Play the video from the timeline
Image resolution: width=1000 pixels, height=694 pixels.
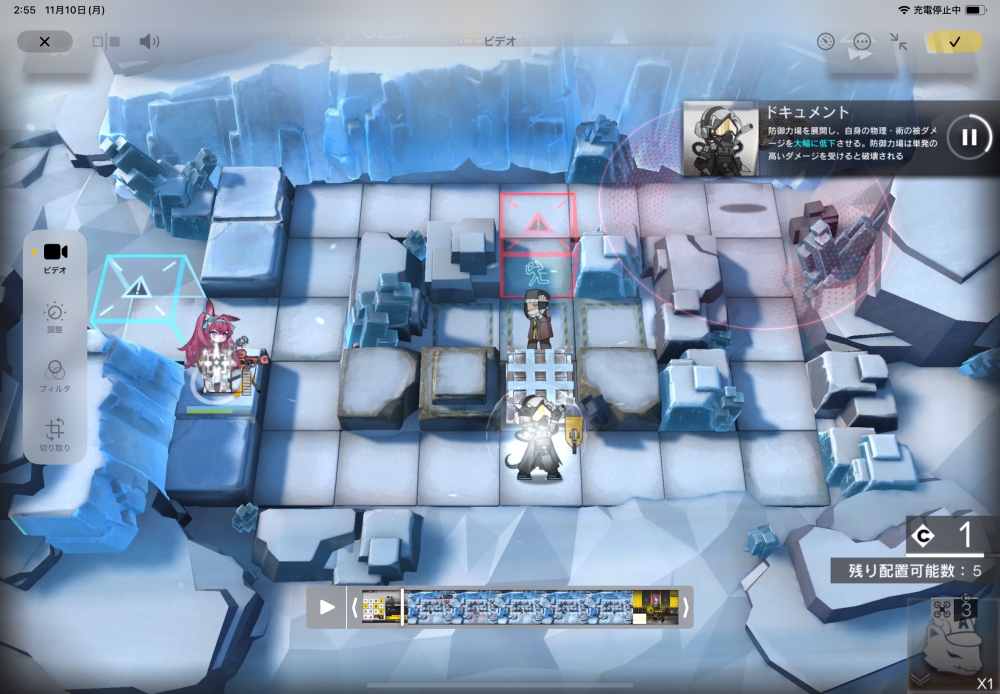pyautogui.click(x=327, y=606)
